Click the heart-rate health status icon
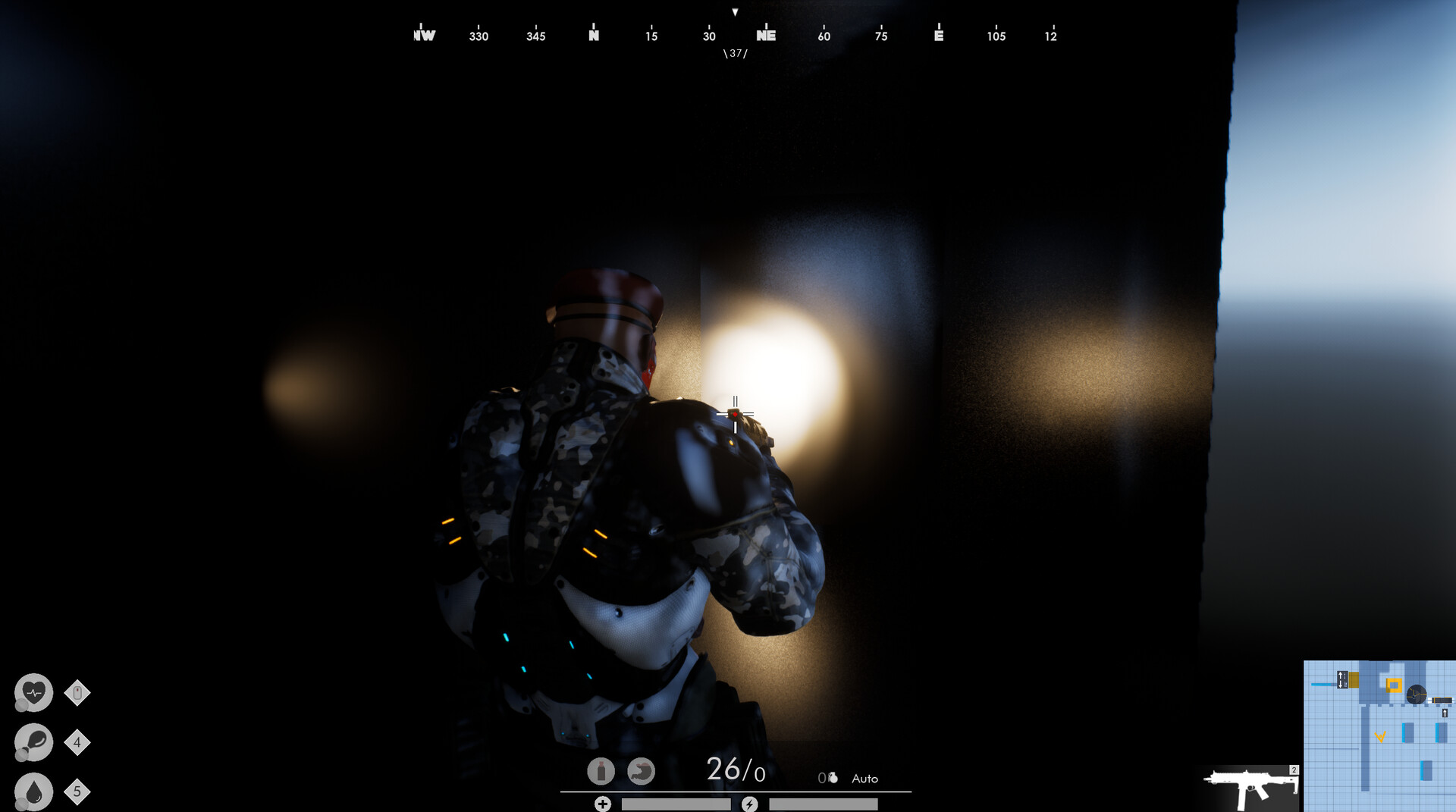Viewport: 1456px width, 812px height. coord(33,692)
